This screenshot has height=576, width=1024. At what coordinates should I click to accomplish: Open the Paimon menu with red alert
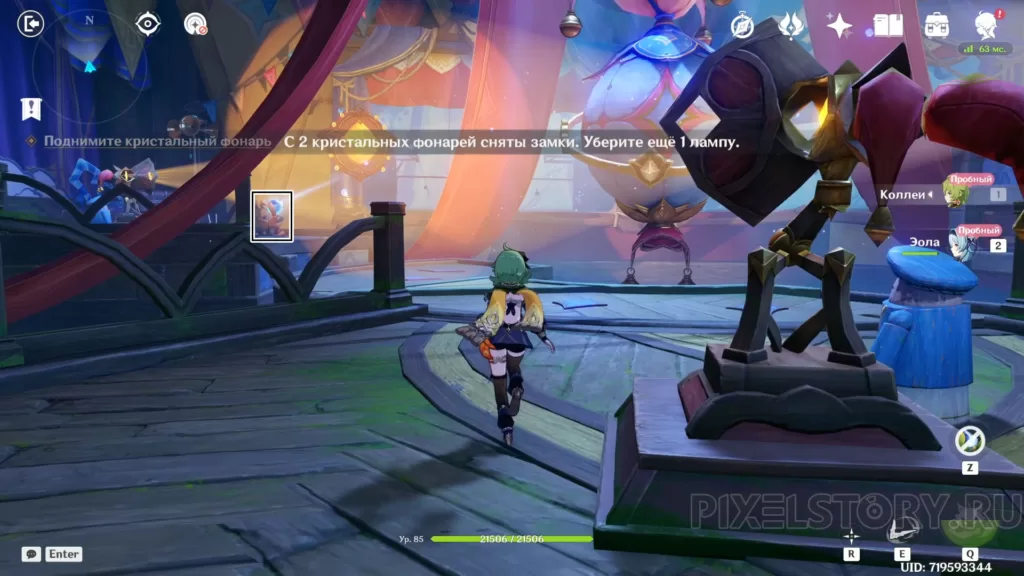point(986,24)
